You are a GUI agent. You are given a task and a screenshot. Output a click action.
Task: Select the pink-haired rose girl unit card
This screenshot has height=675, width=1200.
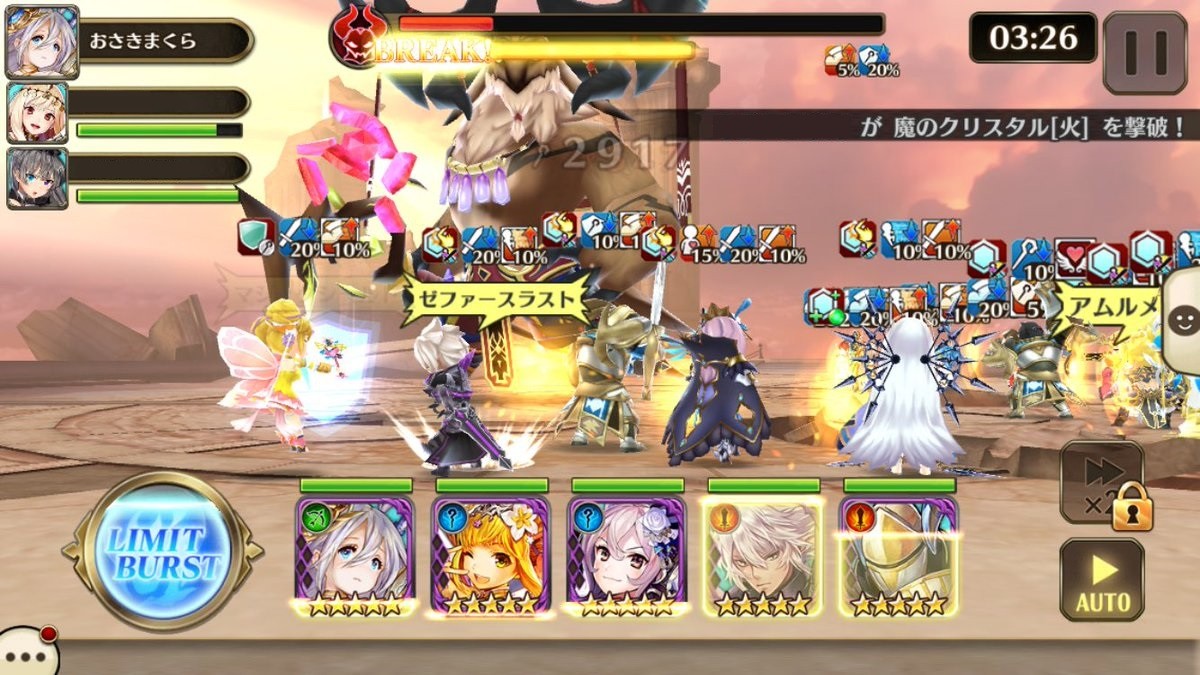point(627,555)
